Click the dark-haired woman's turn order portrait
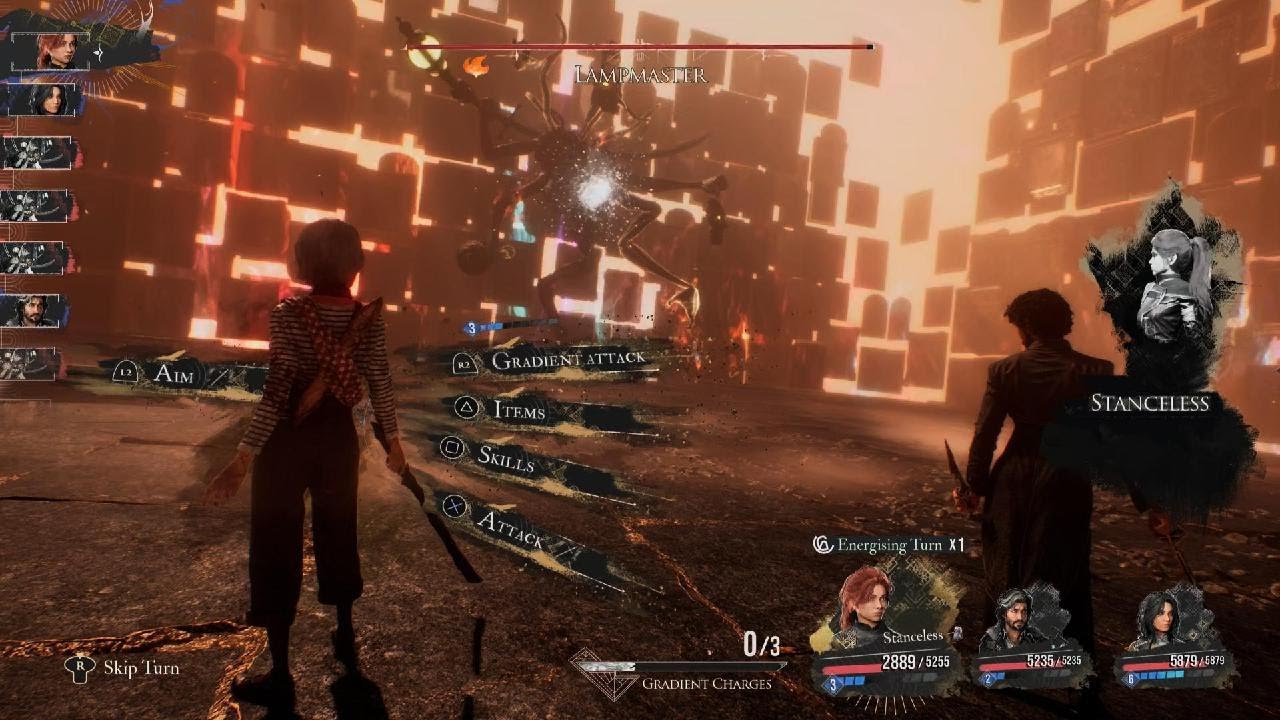 [x=45, y=99]
